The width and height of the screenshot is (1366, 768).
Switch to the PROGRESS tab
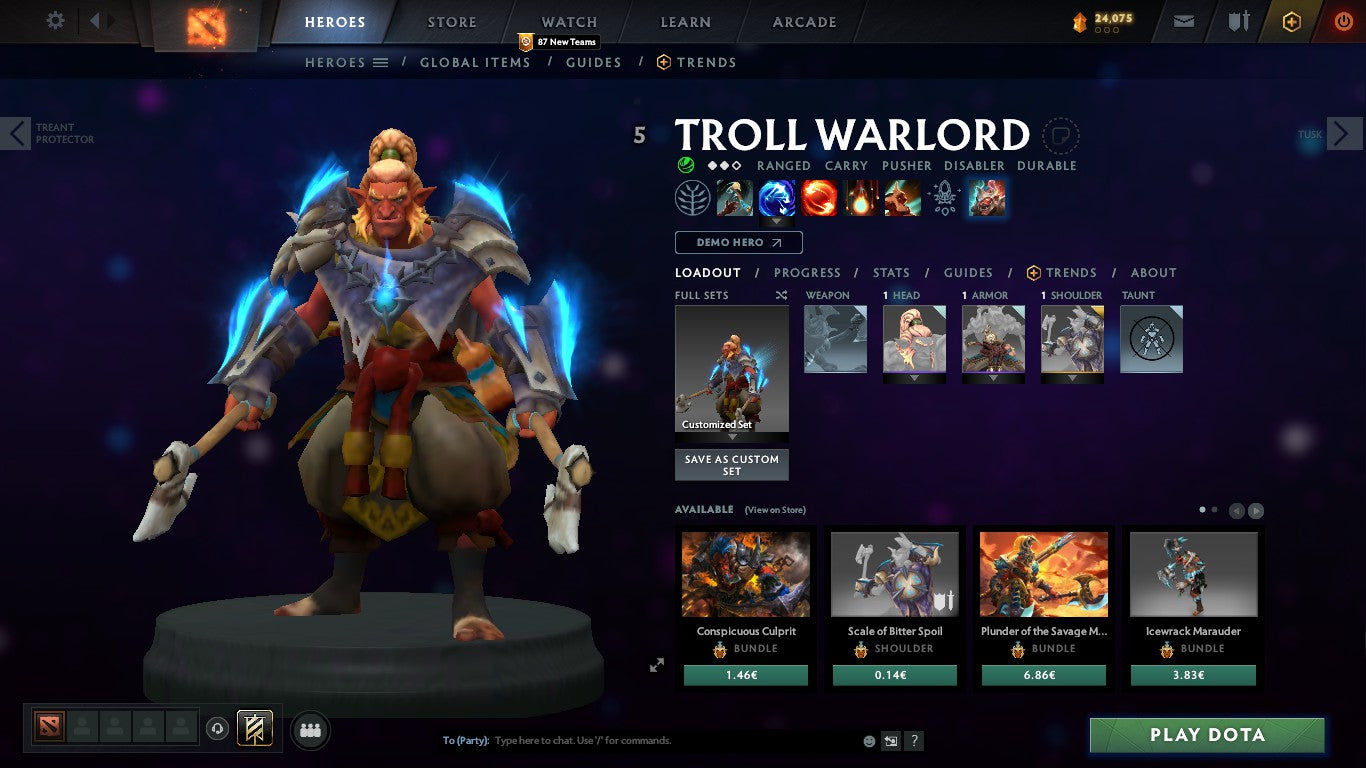tap(808, 272)
